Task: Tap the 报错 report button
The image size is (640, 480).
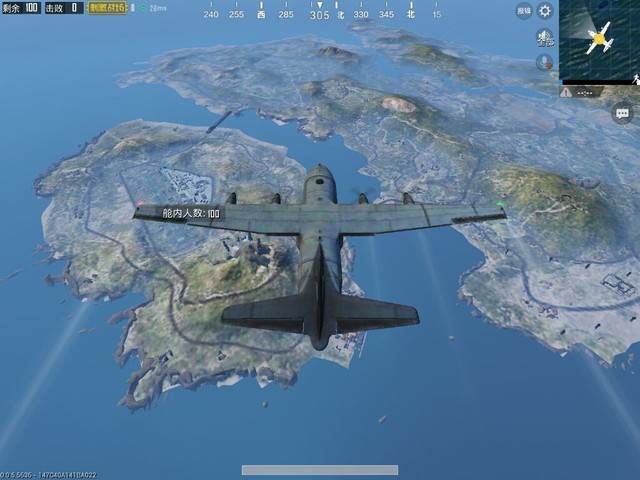Action: 524,11
